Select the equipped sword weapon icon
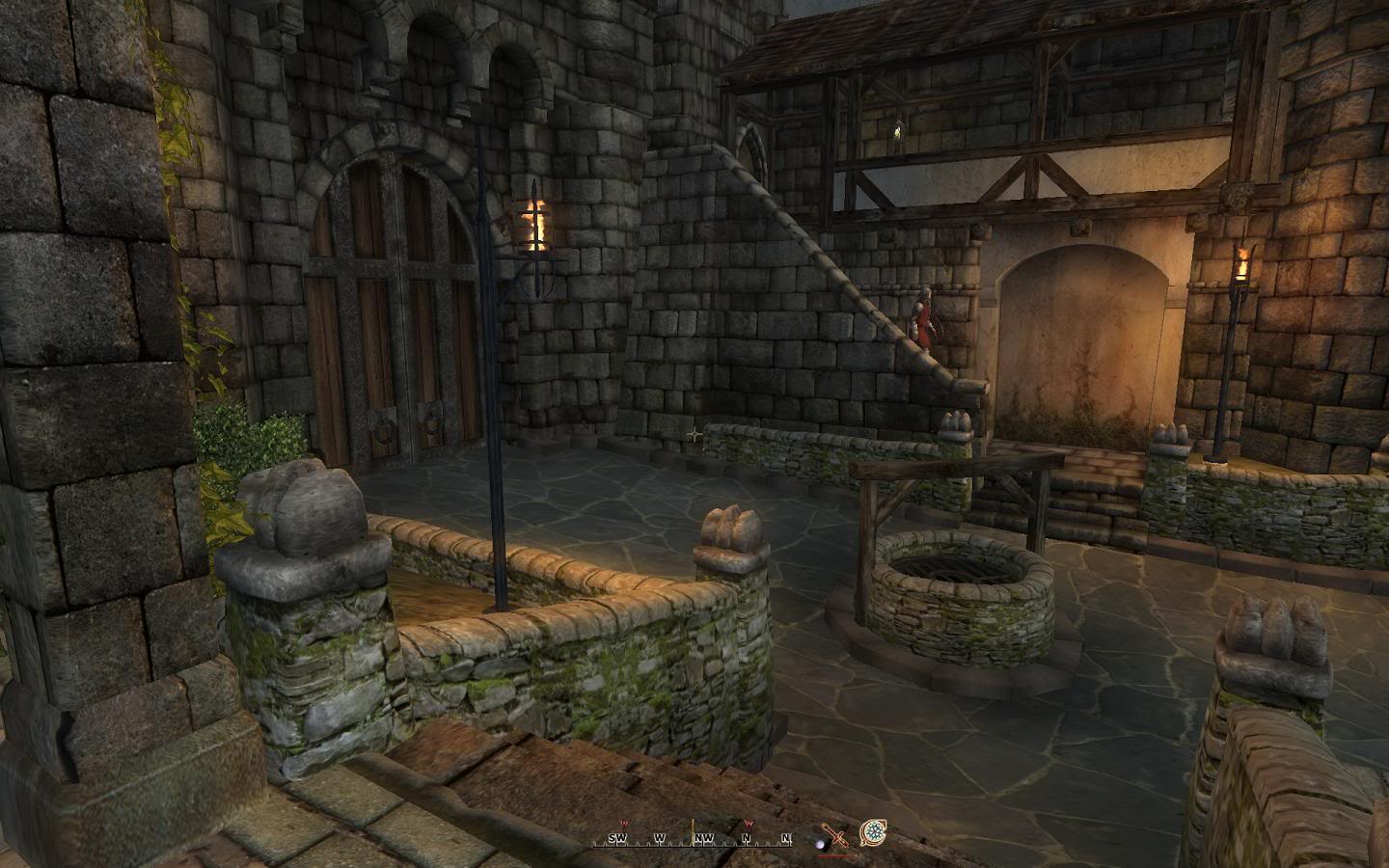This screenshot has height=868, width=1389. 835,835
